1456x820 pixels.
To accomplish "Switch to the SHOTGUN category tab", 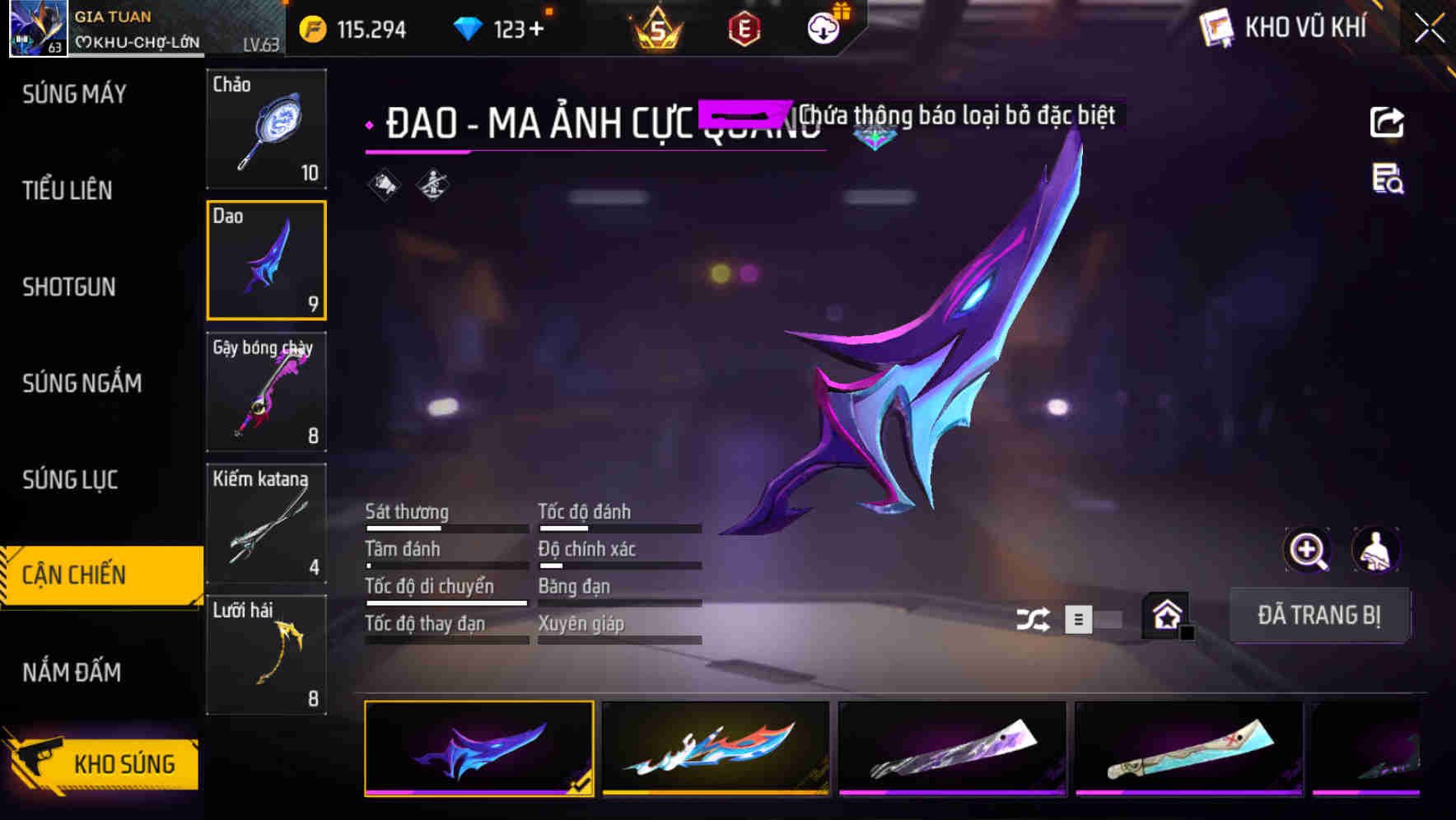I will coord(70,287).
